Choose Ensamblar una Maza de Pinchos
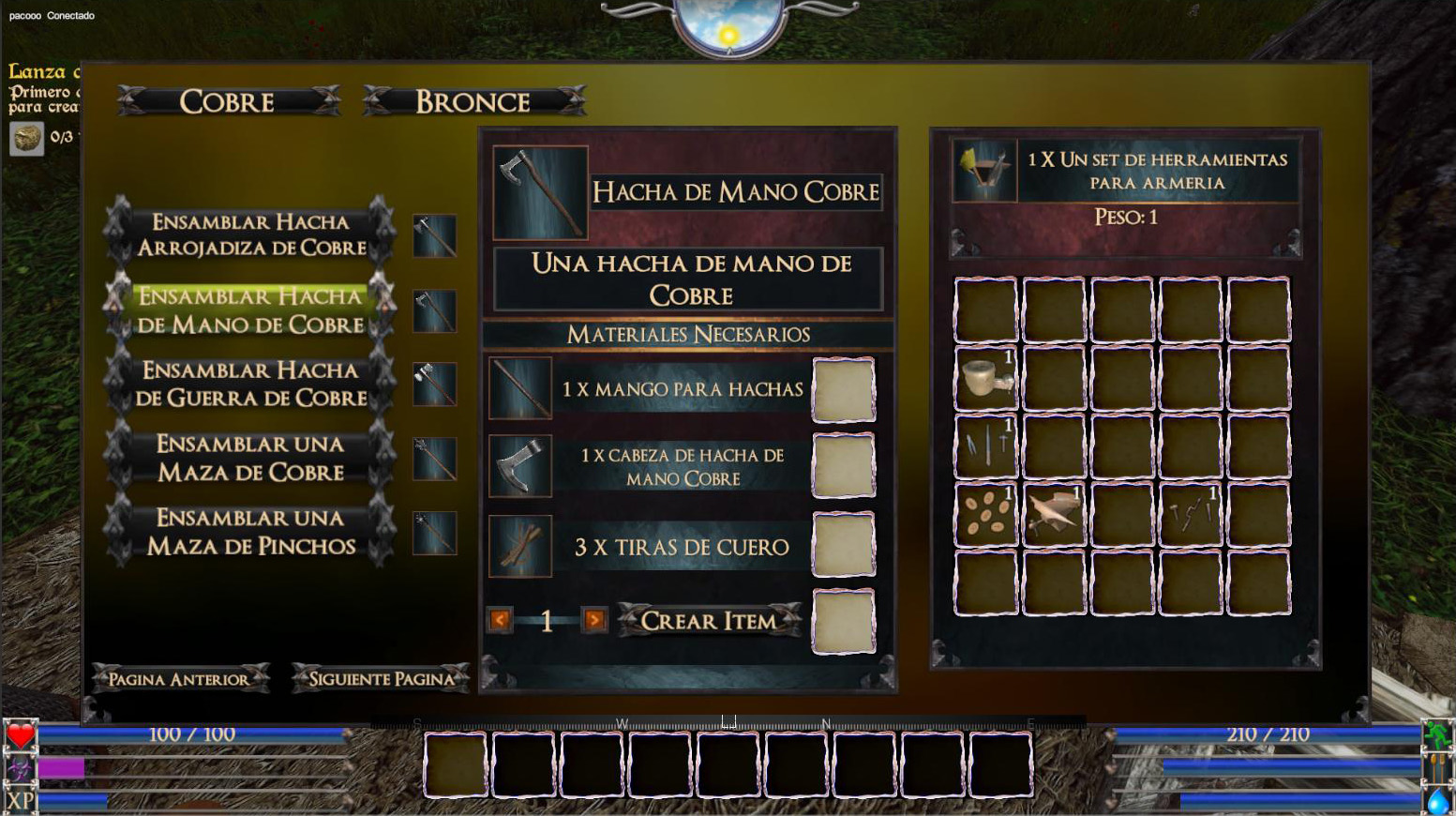 pos(250,532)
